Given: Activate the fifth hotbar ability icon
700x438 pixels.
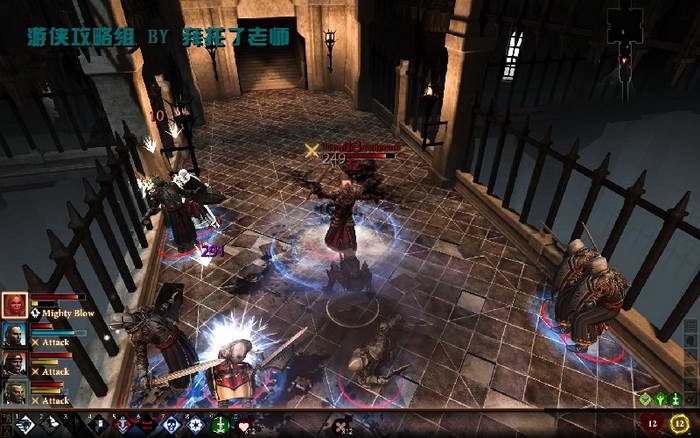Looking at the screenshot, I should pos(121,425).
